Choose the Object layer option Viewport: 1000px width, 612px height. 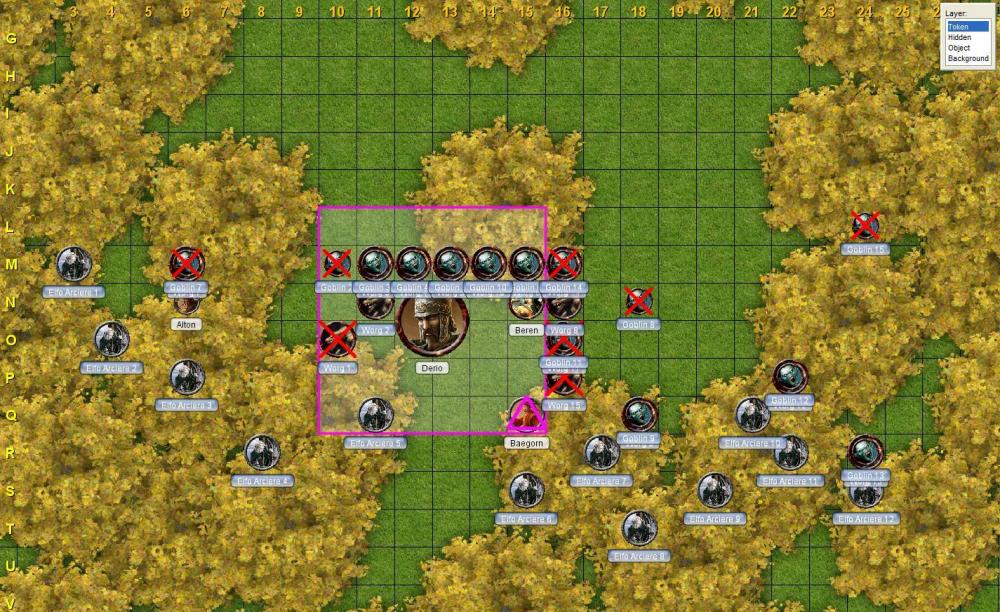[x=959, y=48]
